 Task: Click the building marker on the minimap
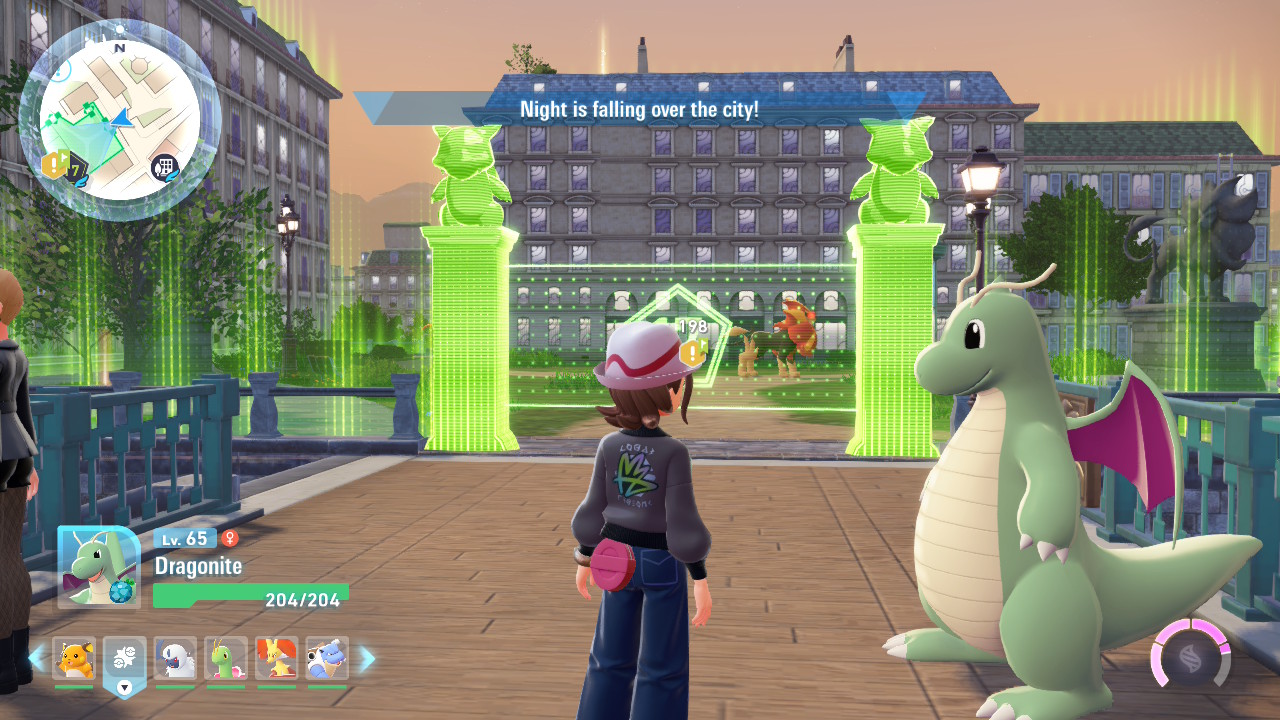click(165, 168)
